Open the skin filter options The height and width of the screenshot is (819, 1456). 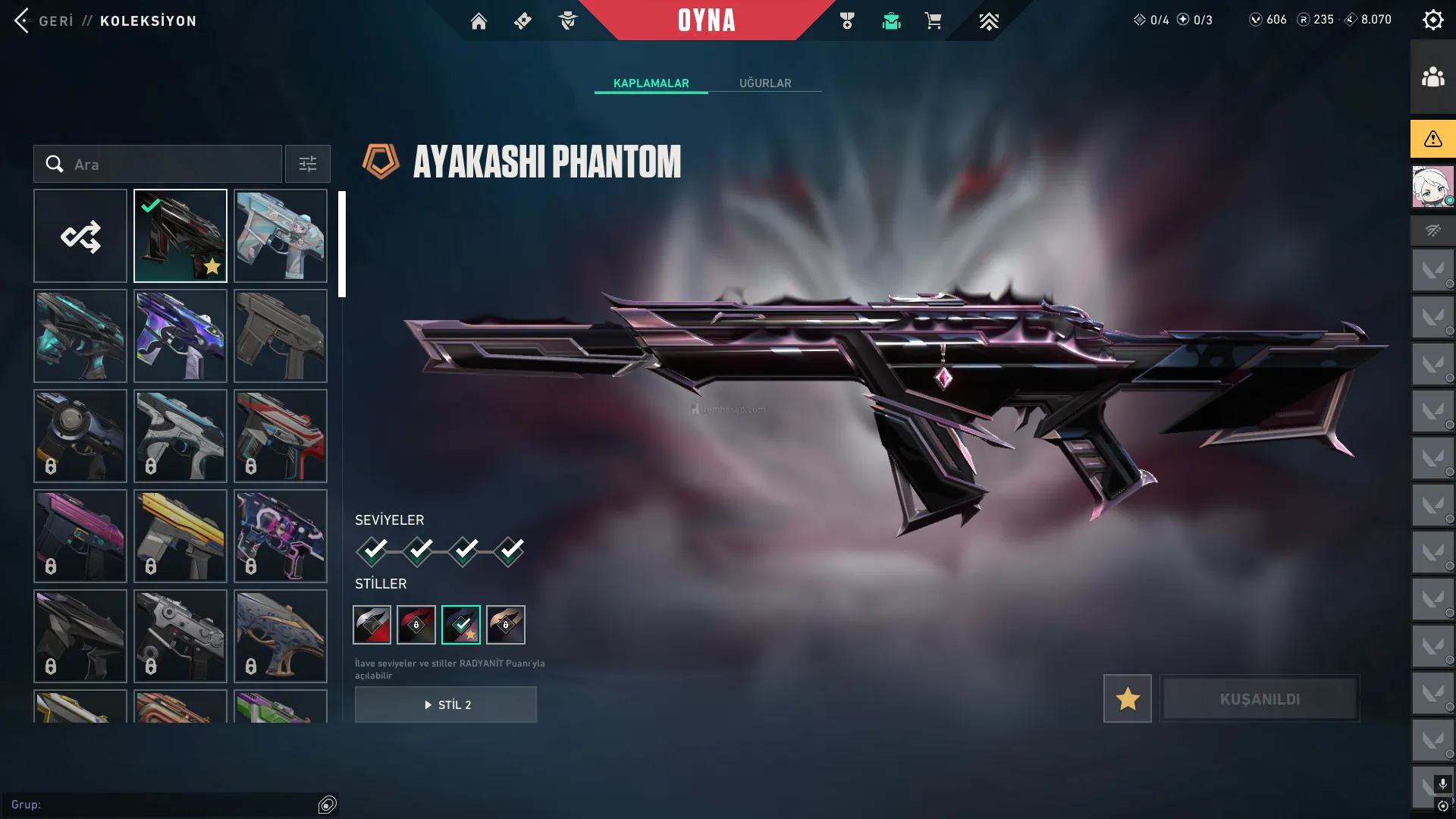click(x=307, y=164)
